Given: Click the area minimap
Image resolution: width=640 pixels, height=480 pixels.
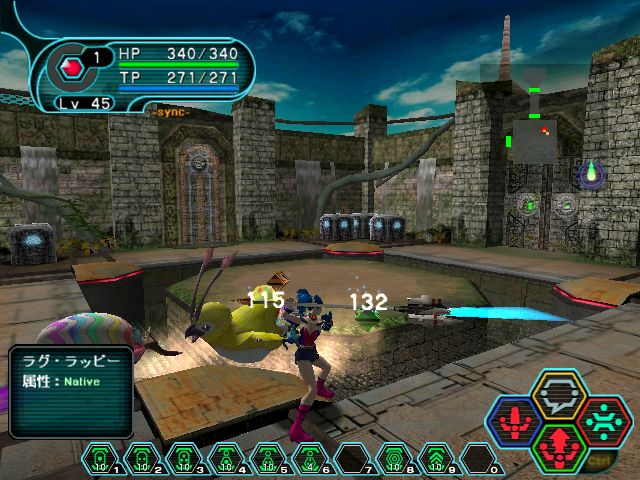Looking at the screenshot, I should 532,128.
